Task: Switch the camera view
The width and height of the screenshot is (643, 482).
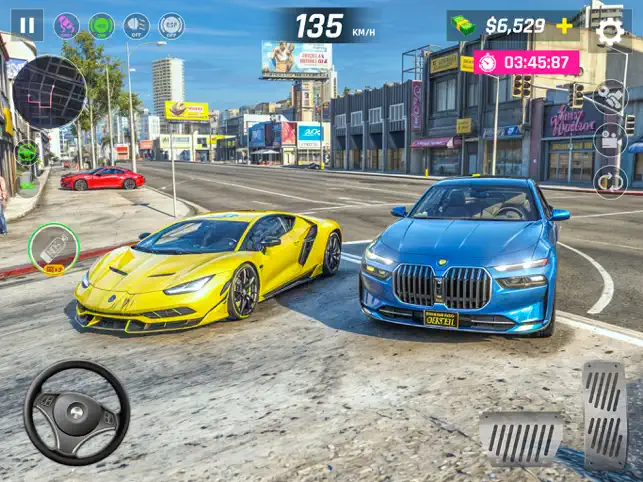Action: tap(610, 139)
